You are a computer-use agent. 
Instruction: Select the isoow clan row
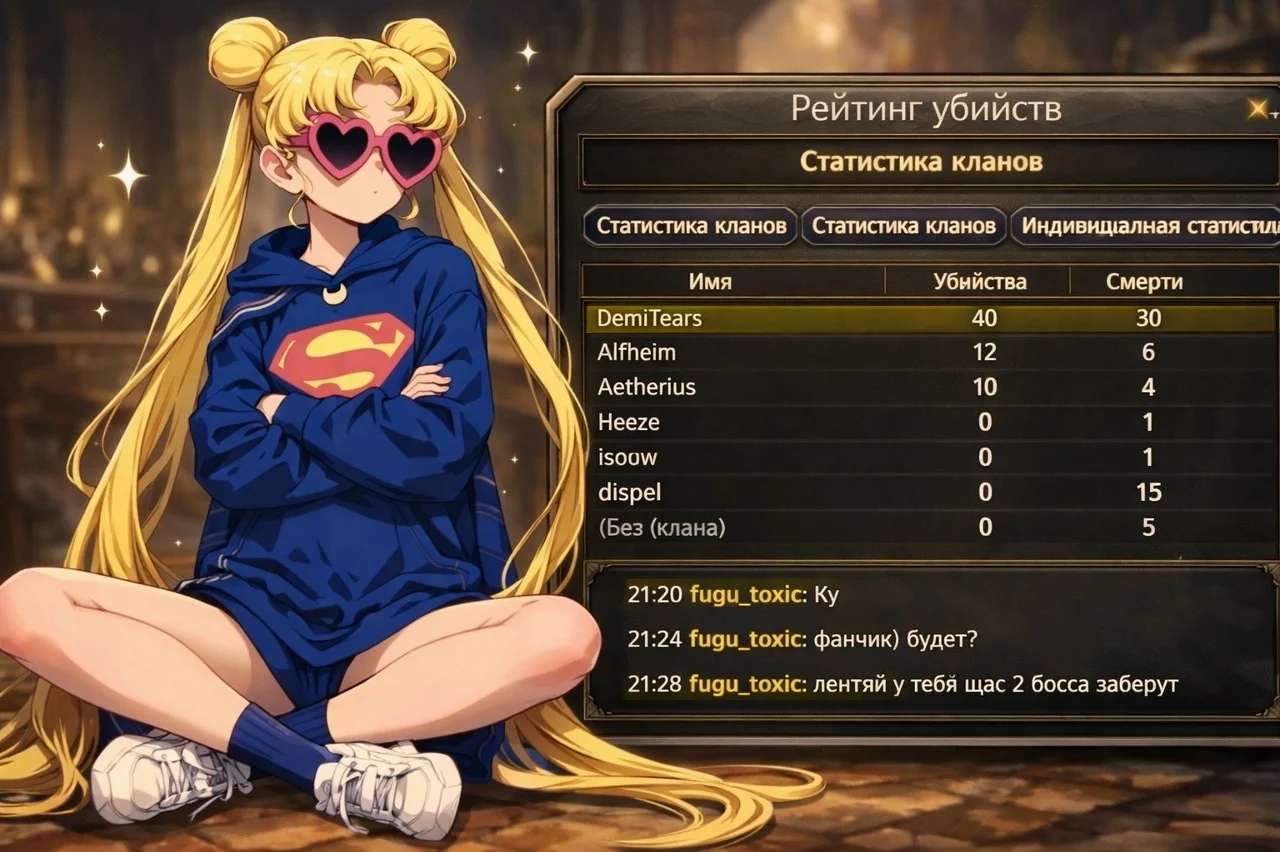point(930,458)
